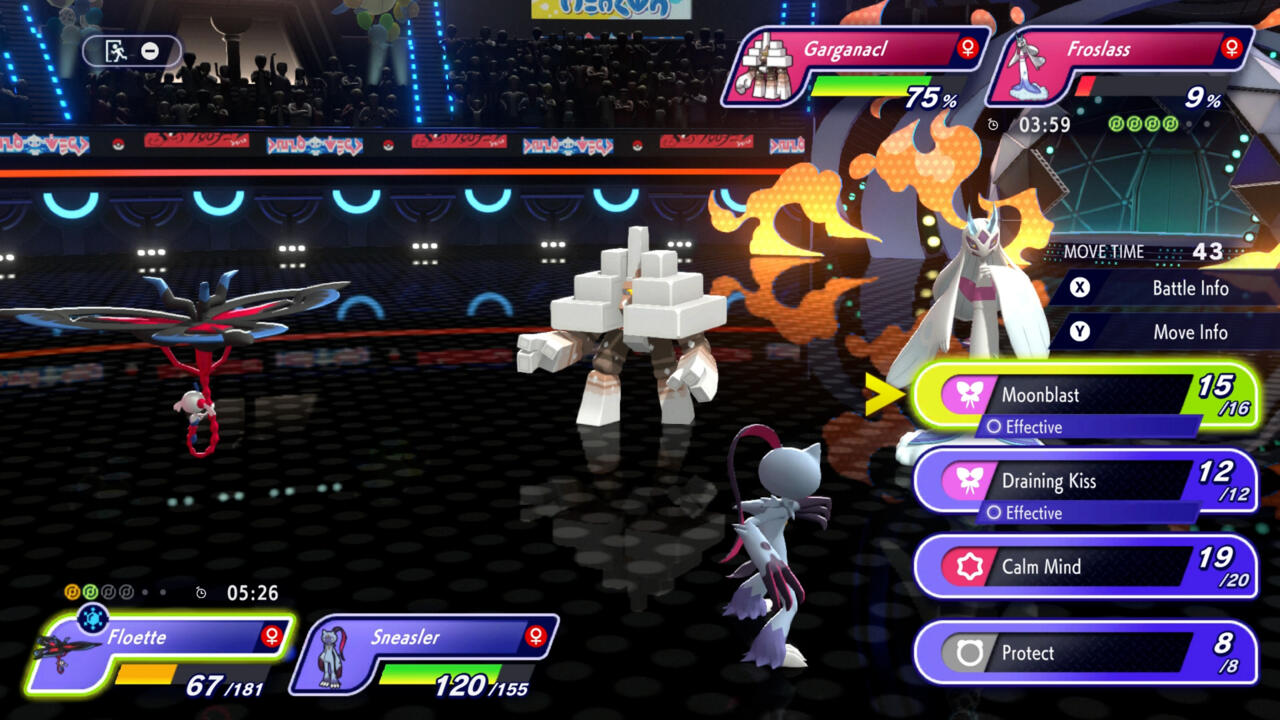Select the Floette status panel
The height and width of the screenshot is (720, 1280).
coord(160,655)
